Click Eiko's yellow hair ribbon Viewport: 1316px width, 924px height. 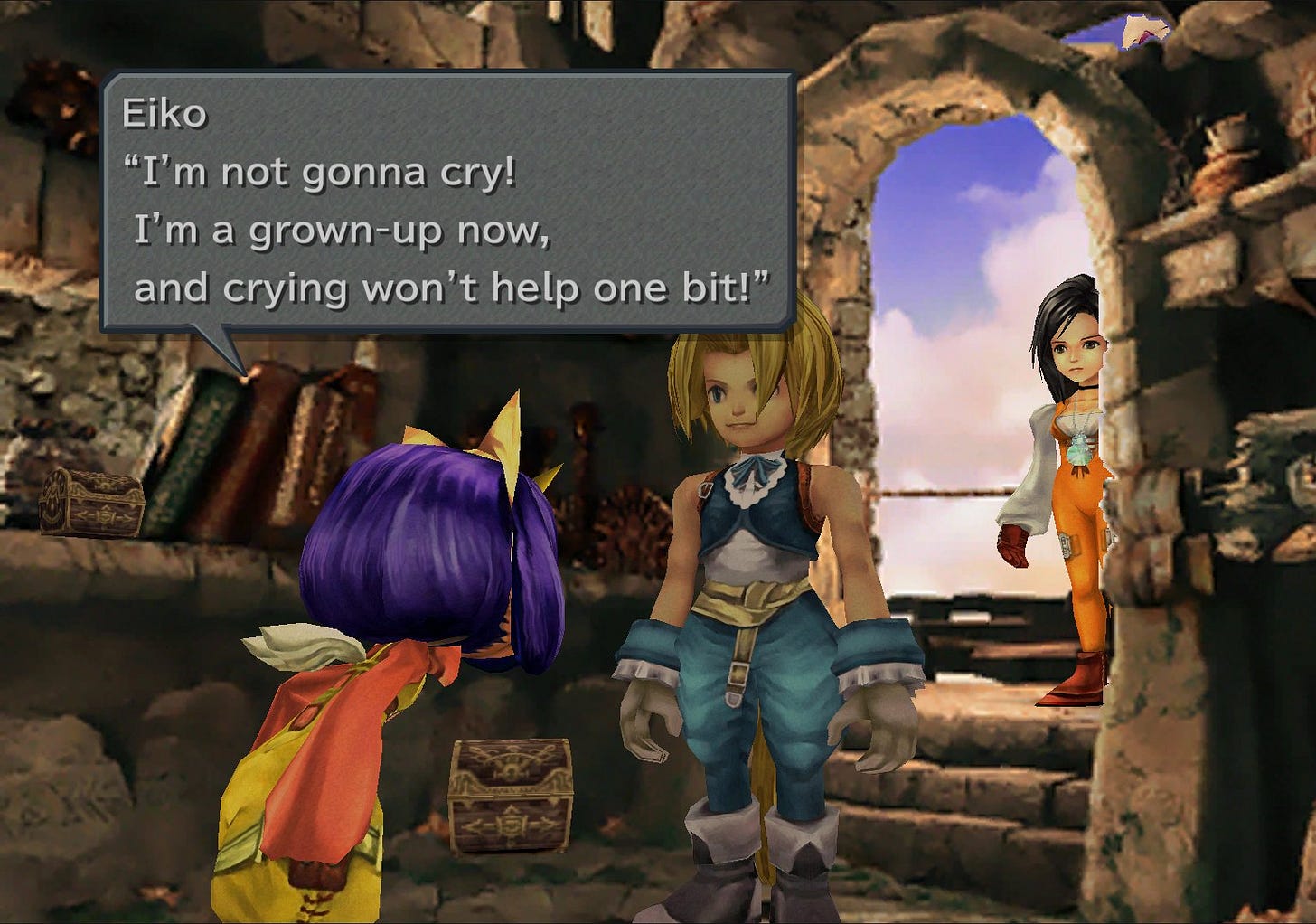(x=500, y=429)
